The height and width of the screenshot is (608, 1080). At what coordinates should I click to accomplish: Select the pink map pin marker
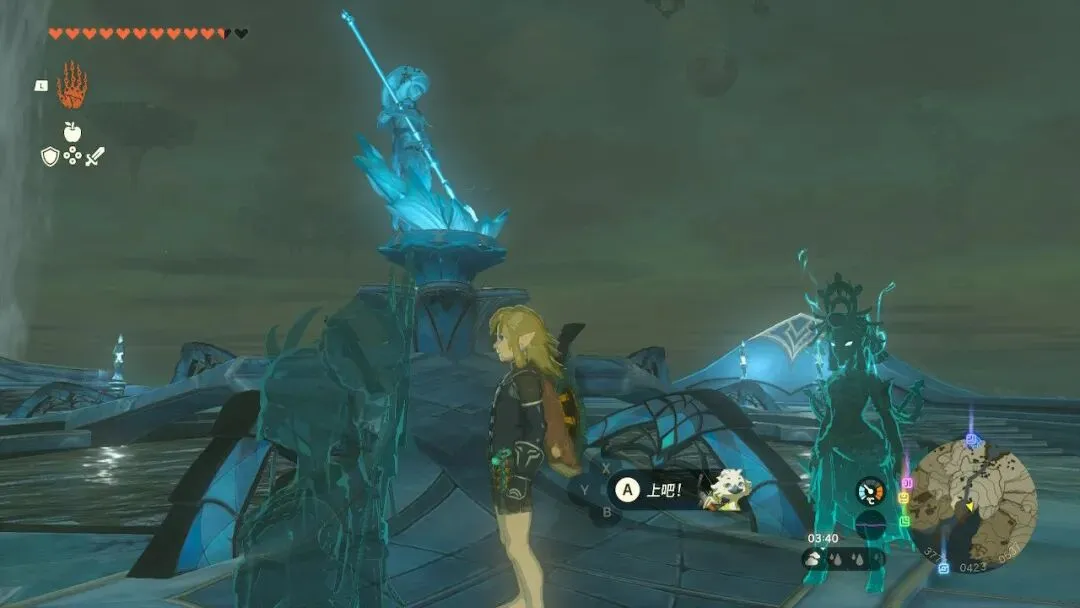click(907, 484)
